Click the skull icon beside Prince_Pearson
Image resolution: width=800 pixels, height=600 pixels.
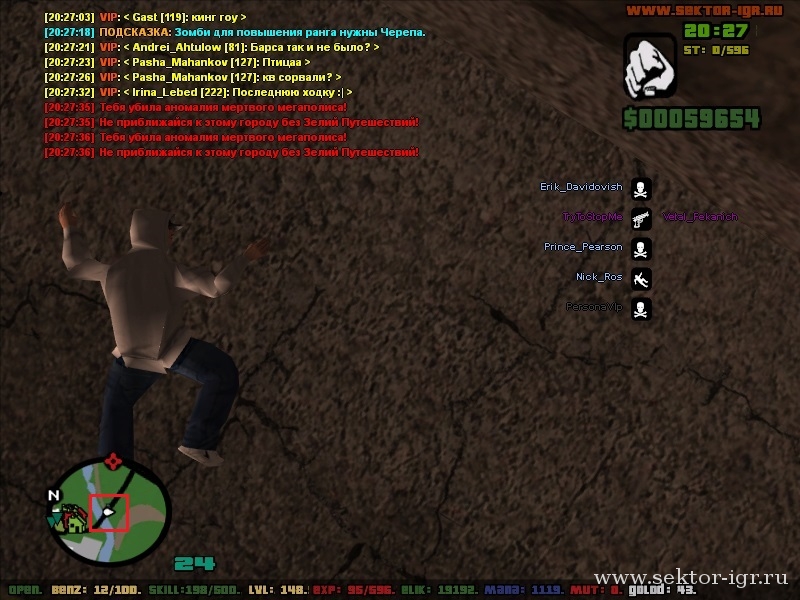click(641, 248)
